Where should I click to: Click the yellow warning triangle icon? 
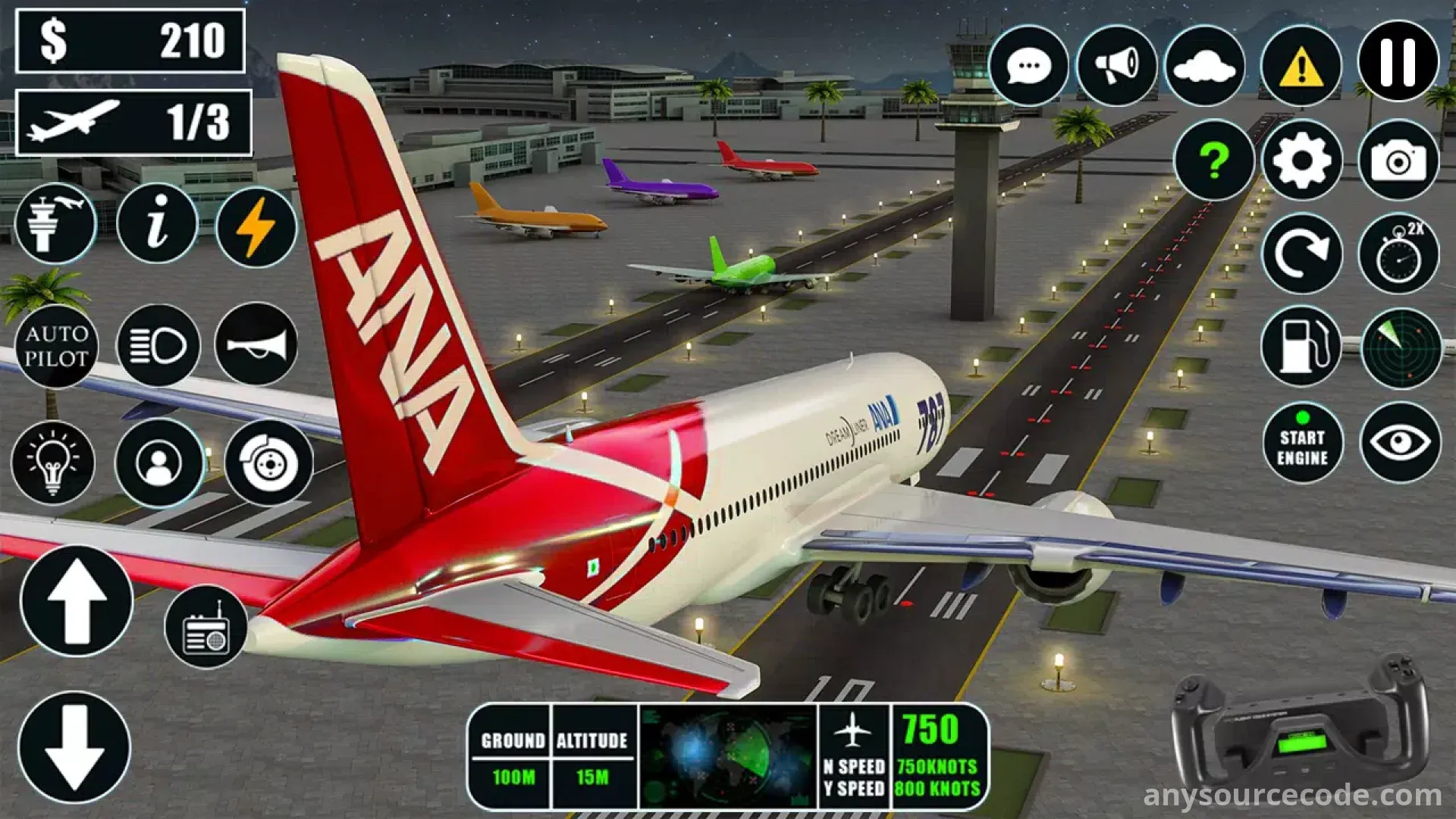[x=1301, y=66]
